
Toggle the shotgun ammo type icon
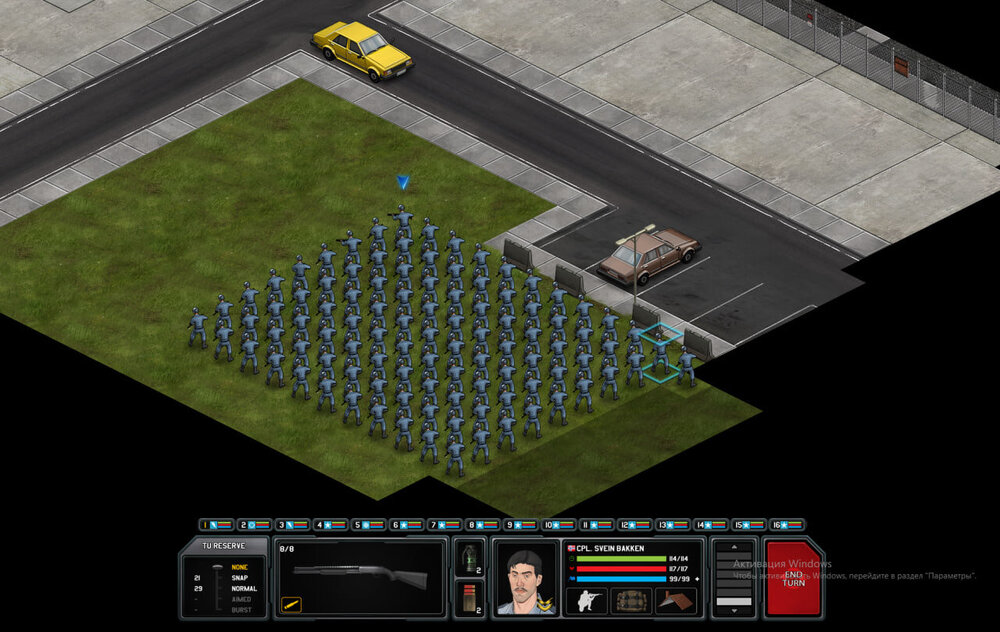click(292, 604)
